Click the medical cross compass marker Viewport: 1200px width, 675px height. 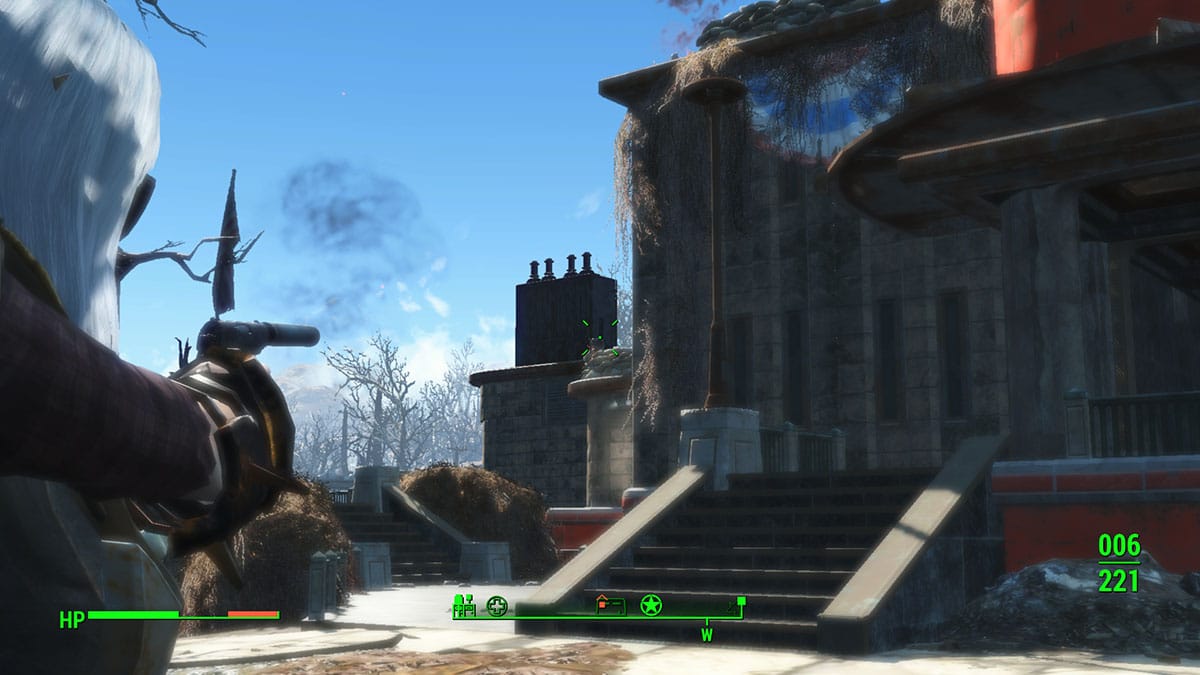[497, 605]
